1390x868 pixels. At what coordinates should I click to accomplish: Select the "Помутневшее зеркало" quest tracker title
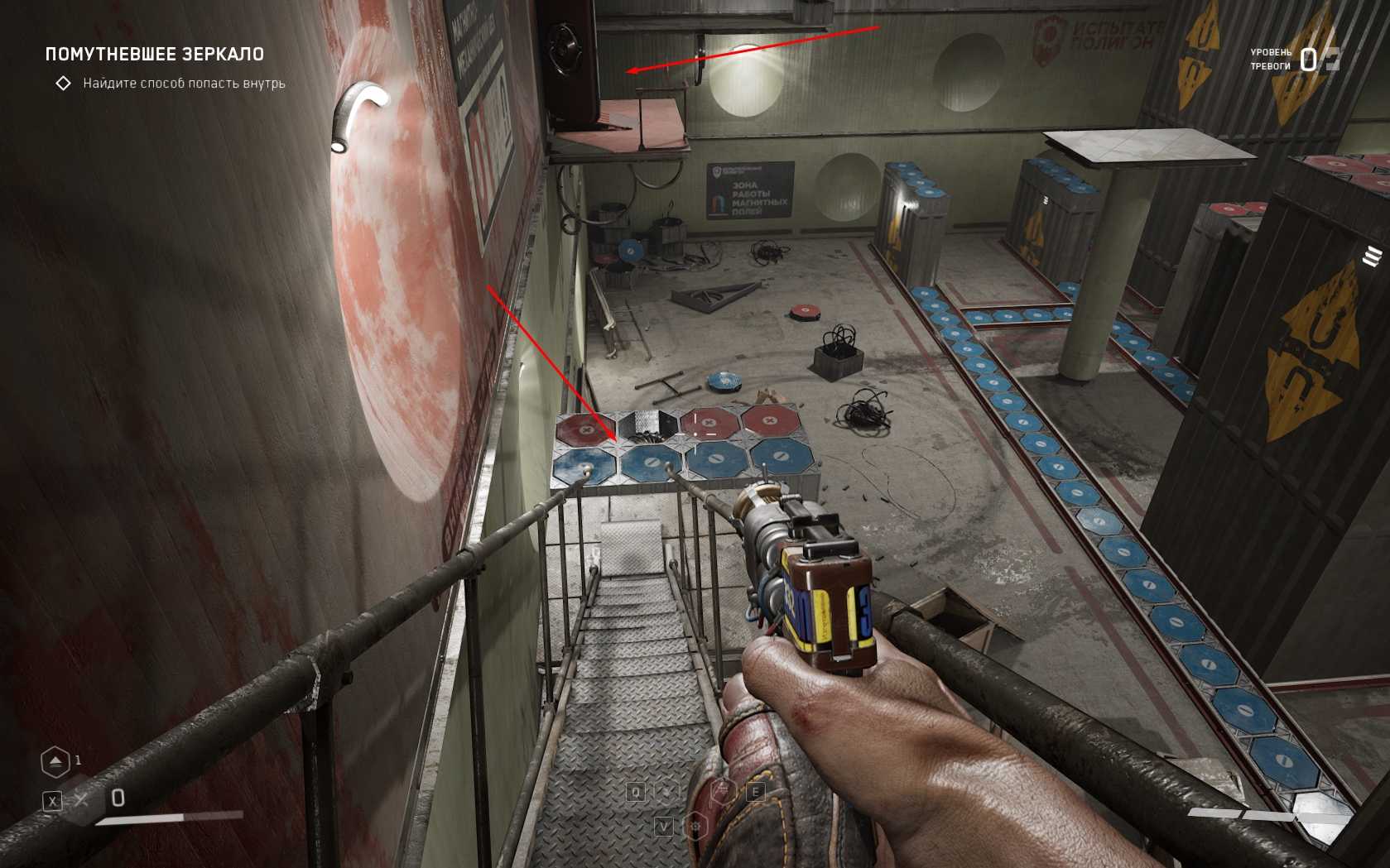(x=155, y=55)
